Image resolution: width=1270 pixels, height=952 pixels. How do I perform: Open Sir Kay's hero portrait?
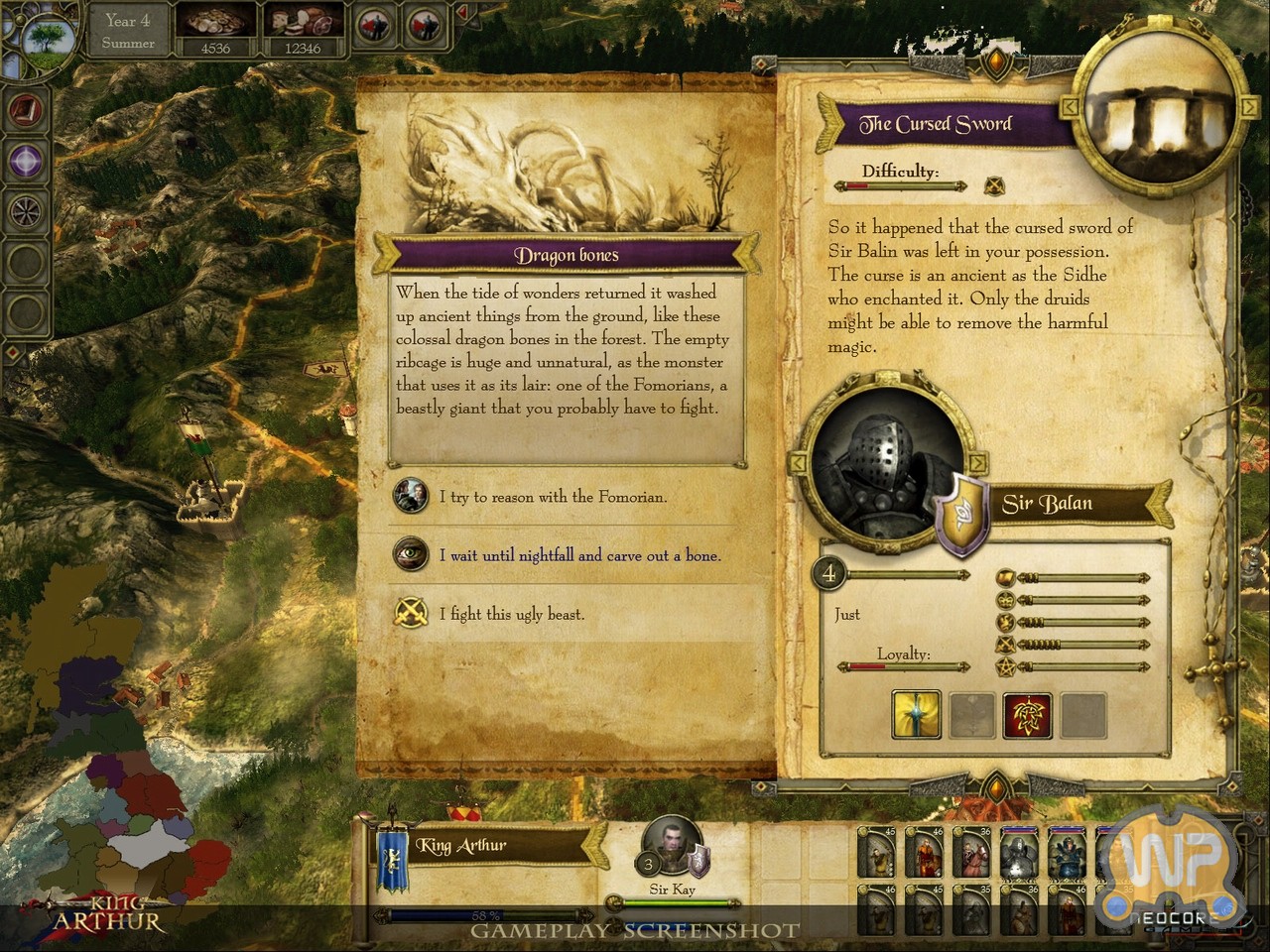672,846
